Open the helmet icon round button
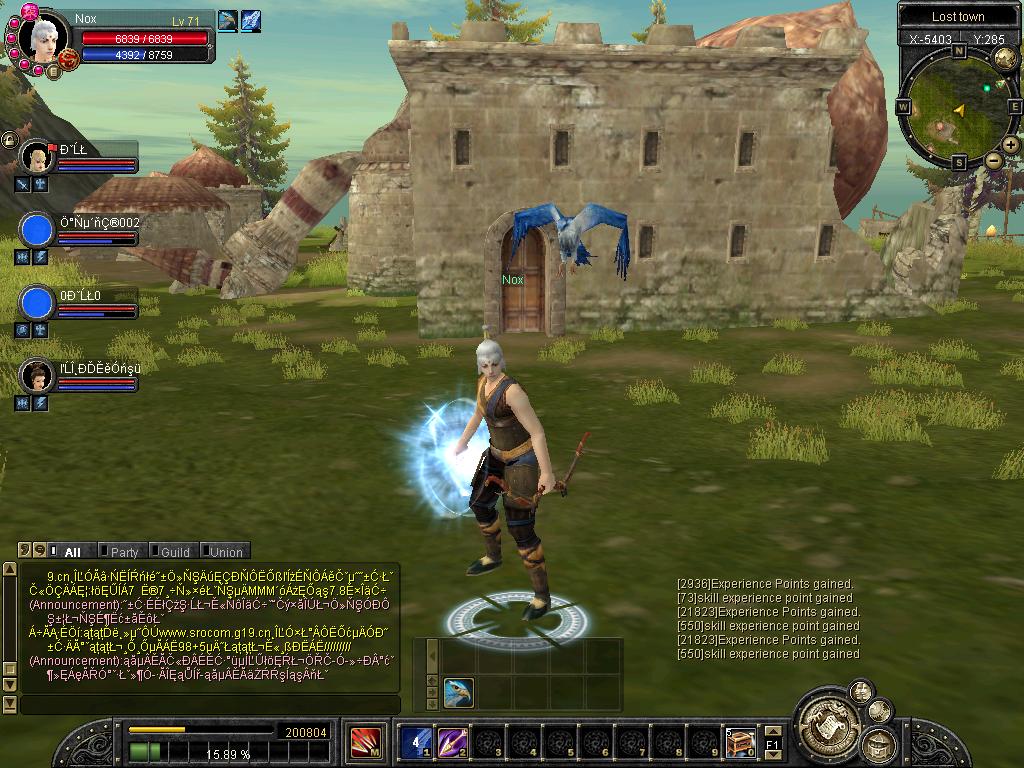Image resolution: width=1024 pixels, height=768 pixels. click(878, 744)
